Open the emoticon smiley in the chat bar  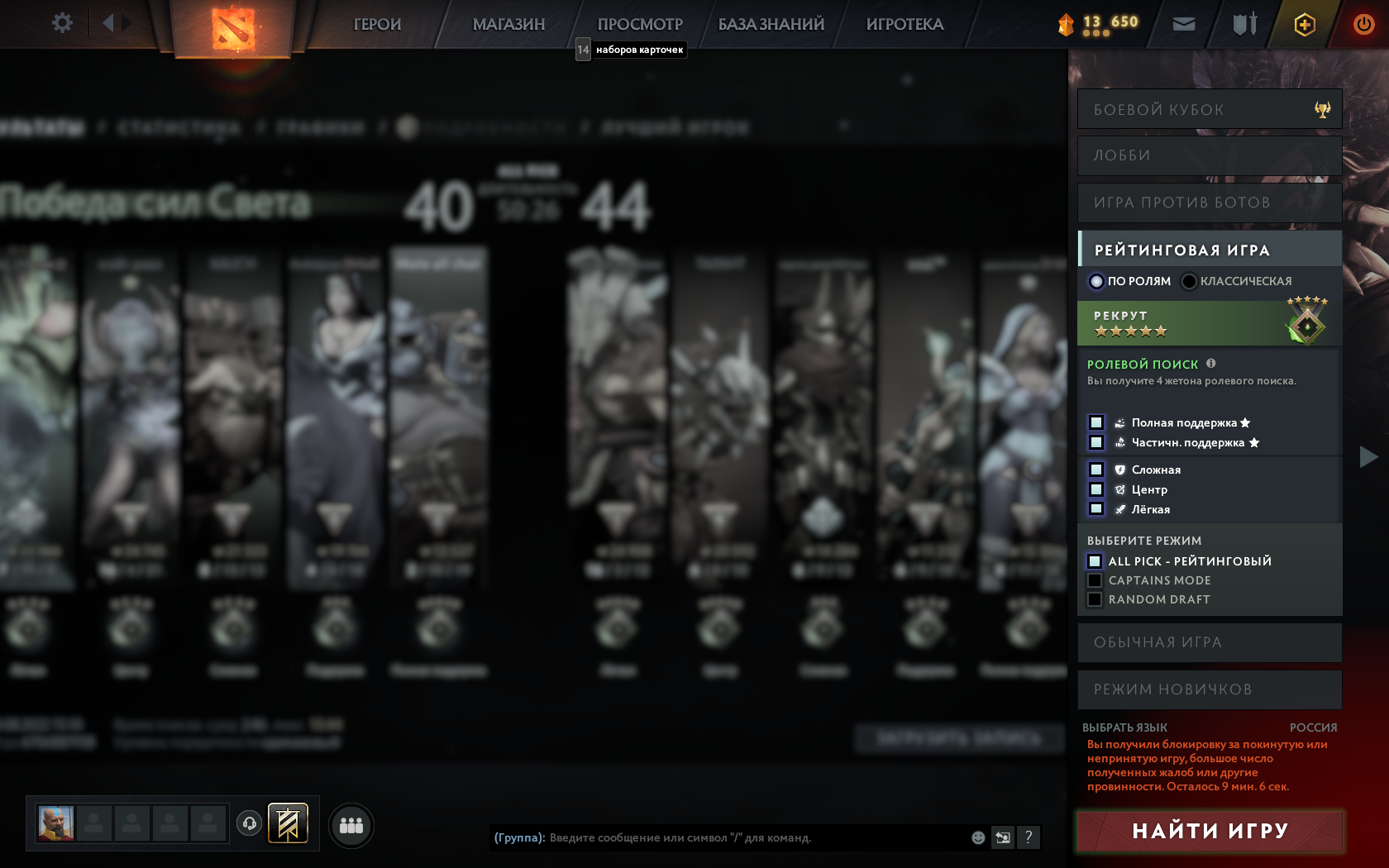[980, 837]
